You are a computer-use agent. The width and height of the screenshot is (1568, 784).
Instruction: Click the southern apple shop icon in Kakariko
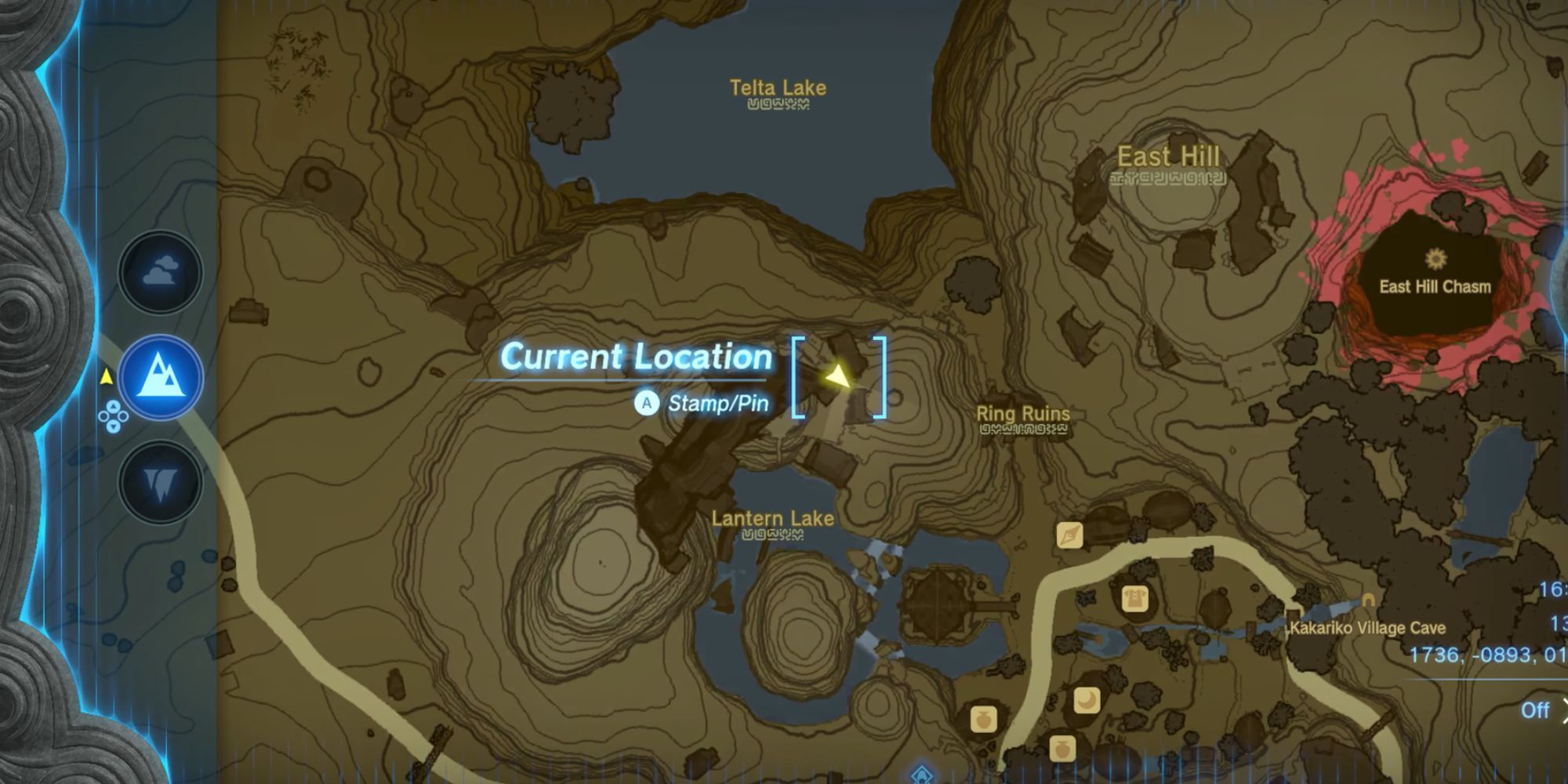(x=1062, y=746)
